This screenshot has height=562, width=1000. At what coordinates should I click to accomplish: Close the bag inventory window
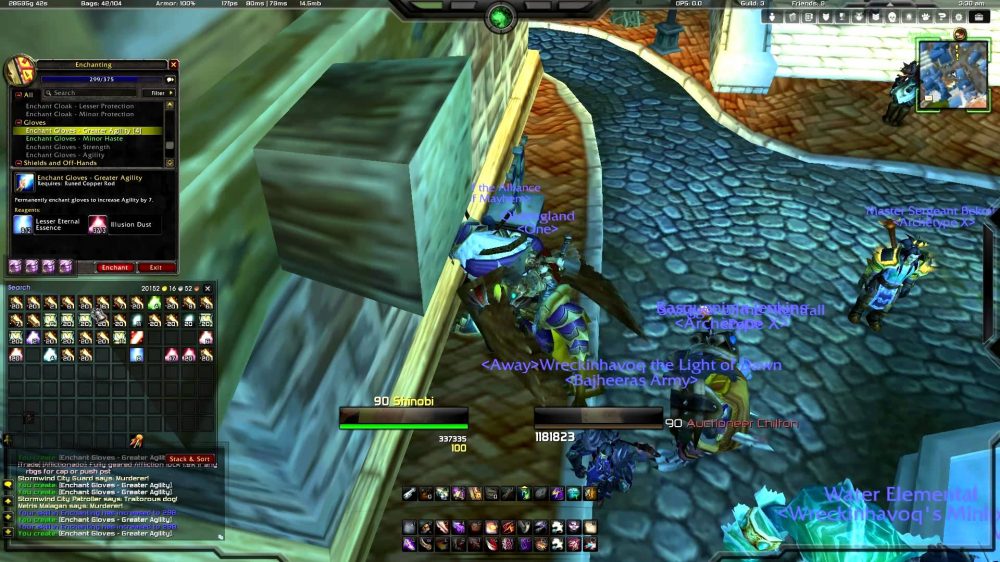tap(209, 289)
